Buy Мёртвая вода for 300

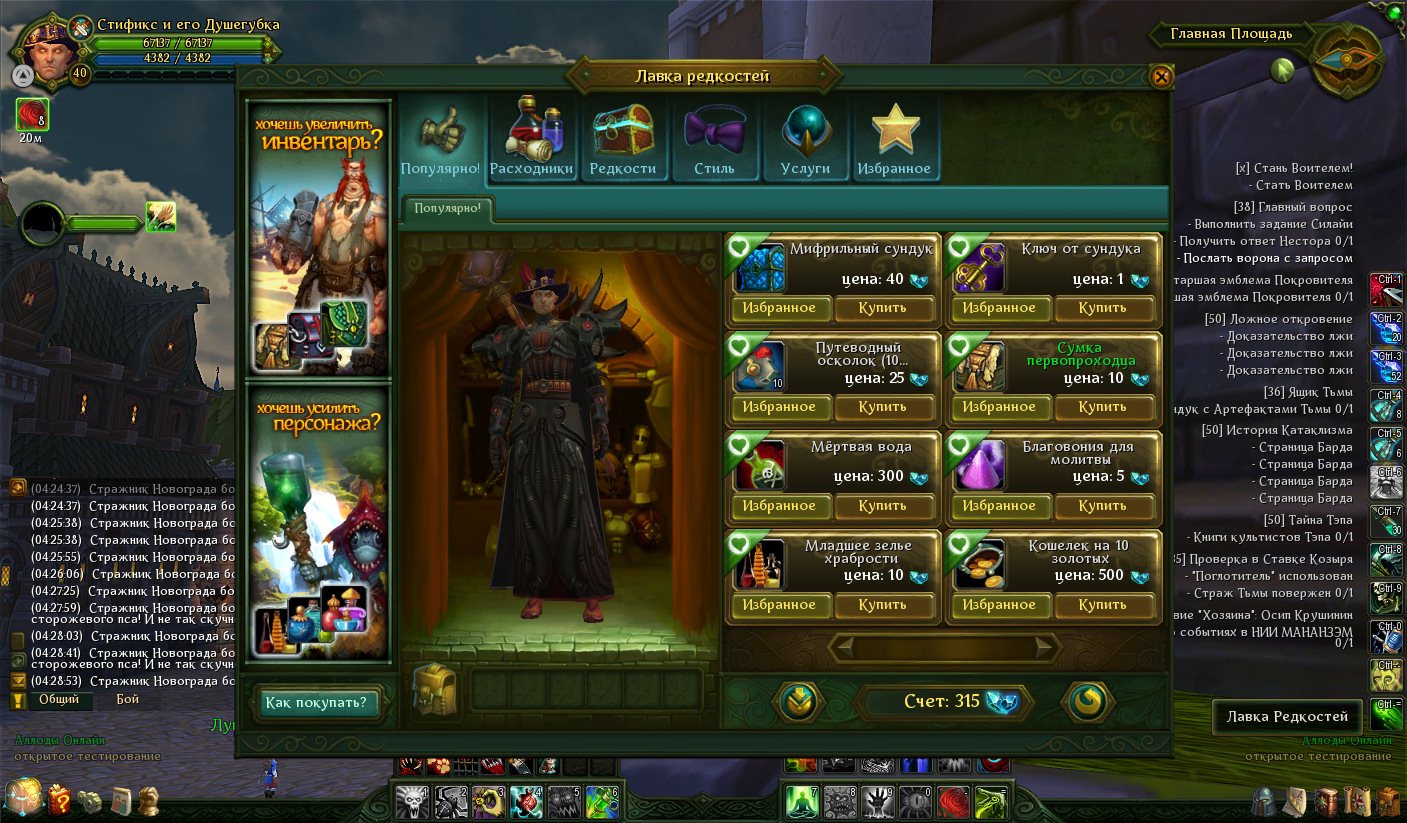[882, 506]
